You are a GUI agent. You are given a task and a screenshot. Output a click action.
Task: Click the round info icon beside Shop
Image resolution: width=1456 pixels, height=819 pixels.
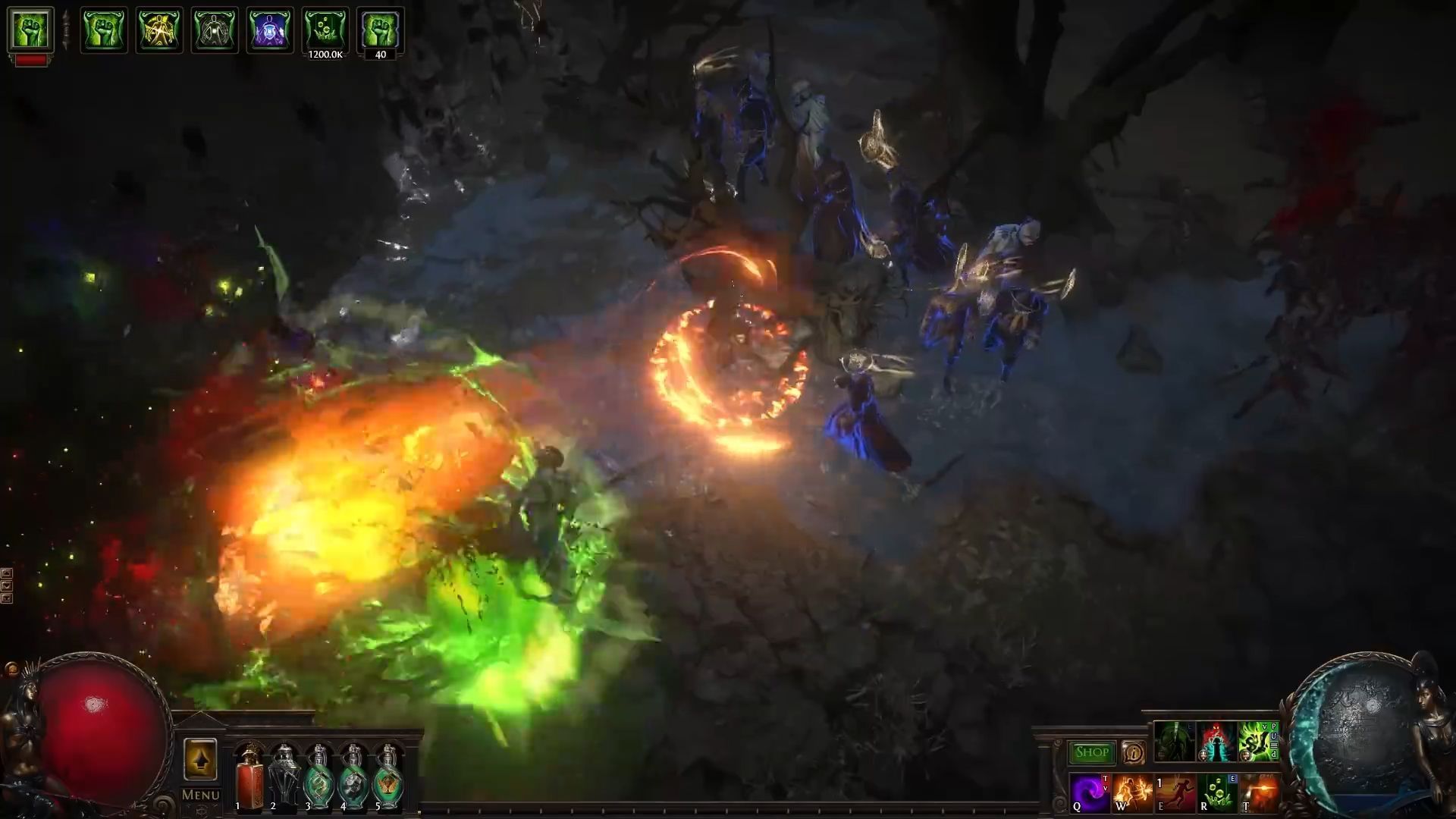click(1133, 752)
